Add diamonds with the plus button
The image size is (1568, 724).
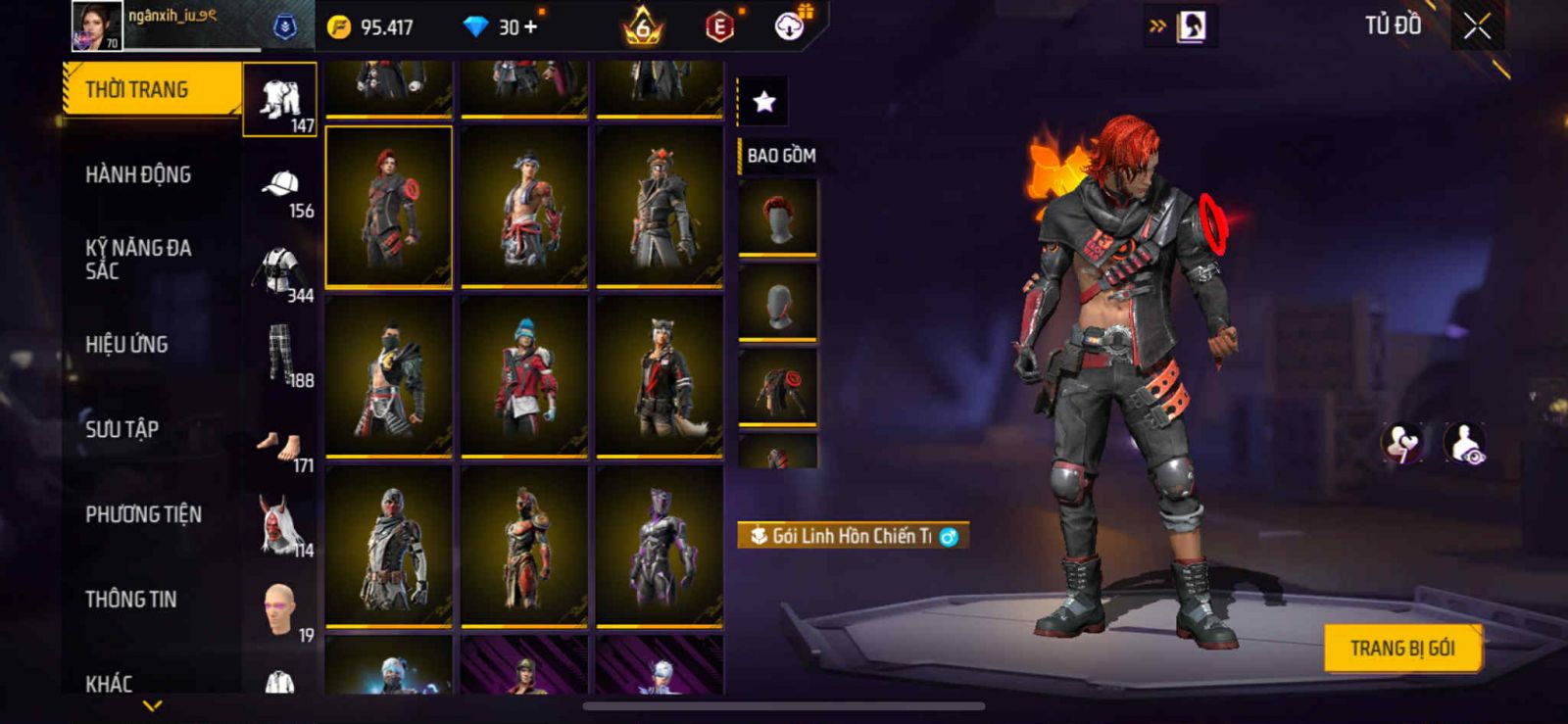click(x=530, y=27)
